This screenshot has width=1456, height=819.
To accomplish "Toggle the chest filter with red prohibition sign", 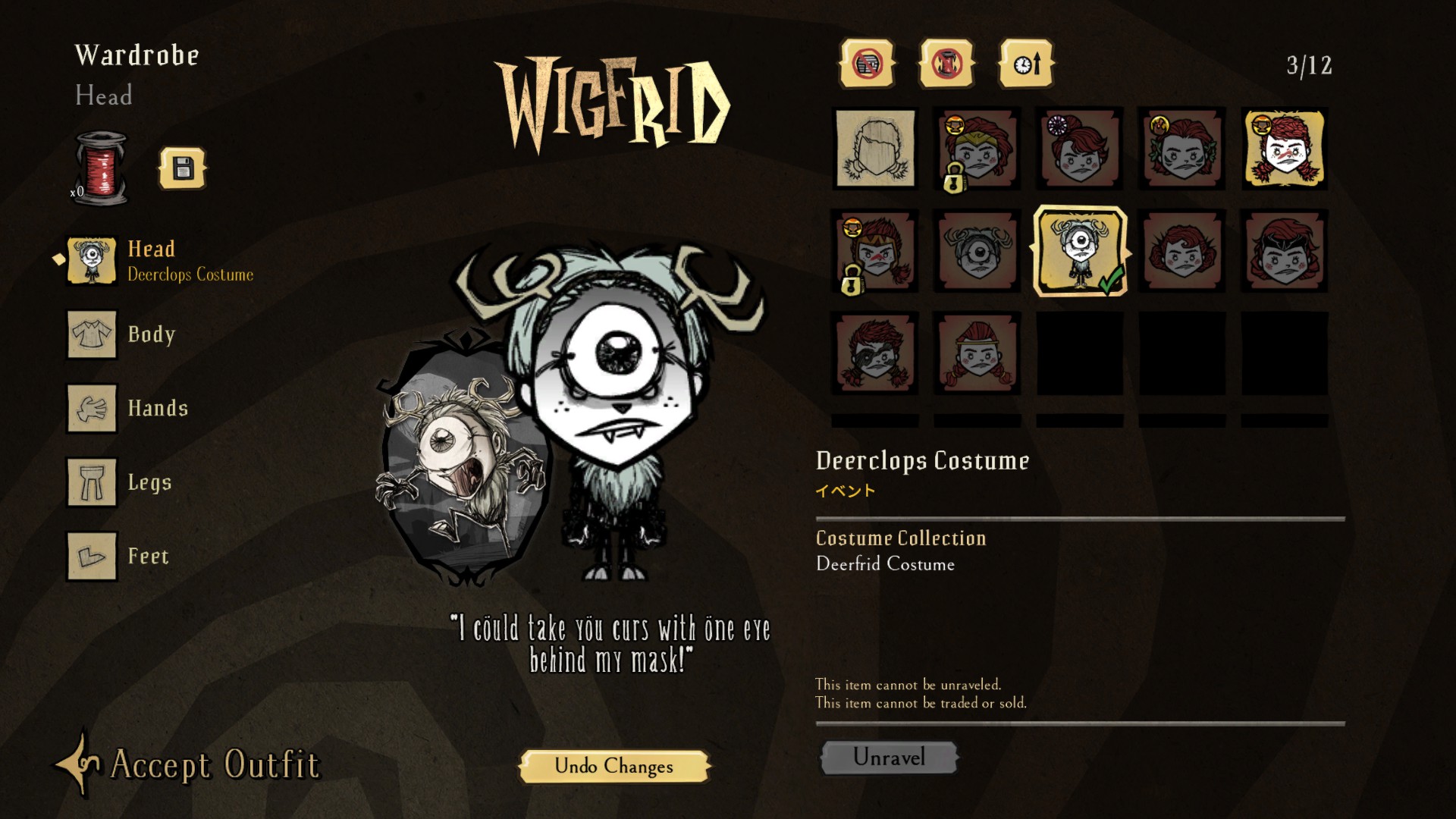I will click(867, 64).
